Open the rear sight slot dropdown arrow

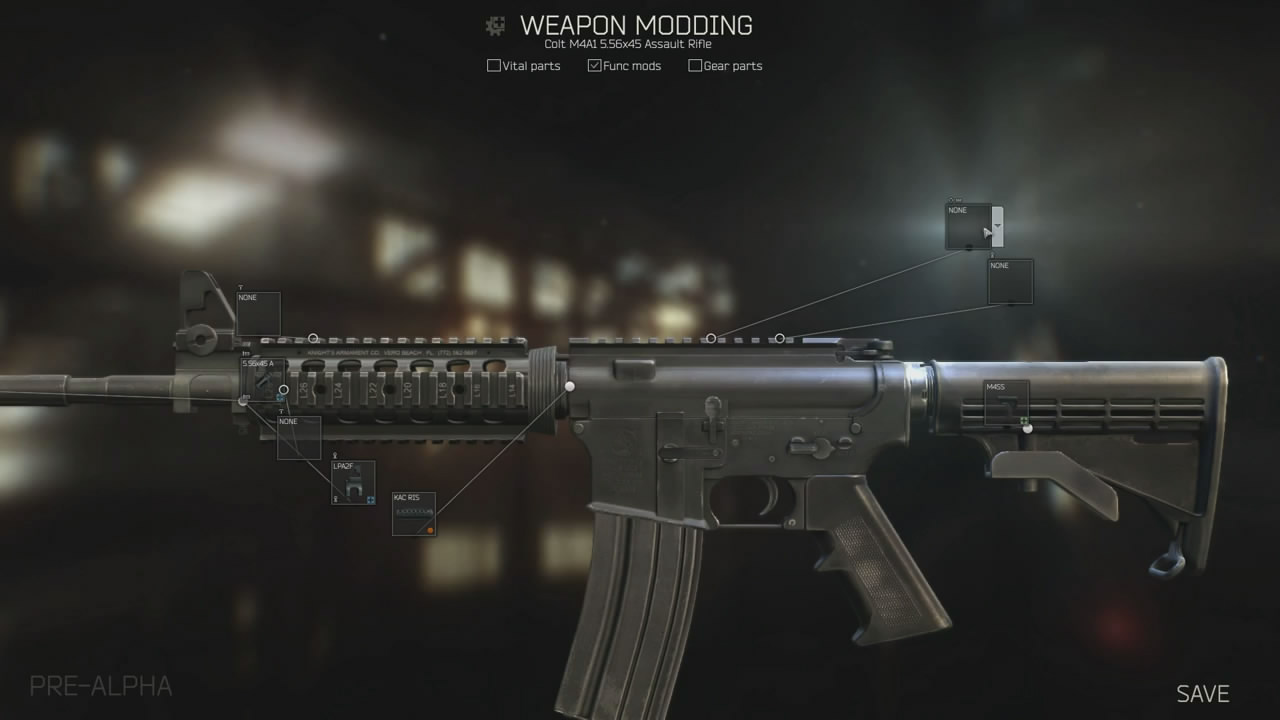pyautogui.click(x=997, y=224)
